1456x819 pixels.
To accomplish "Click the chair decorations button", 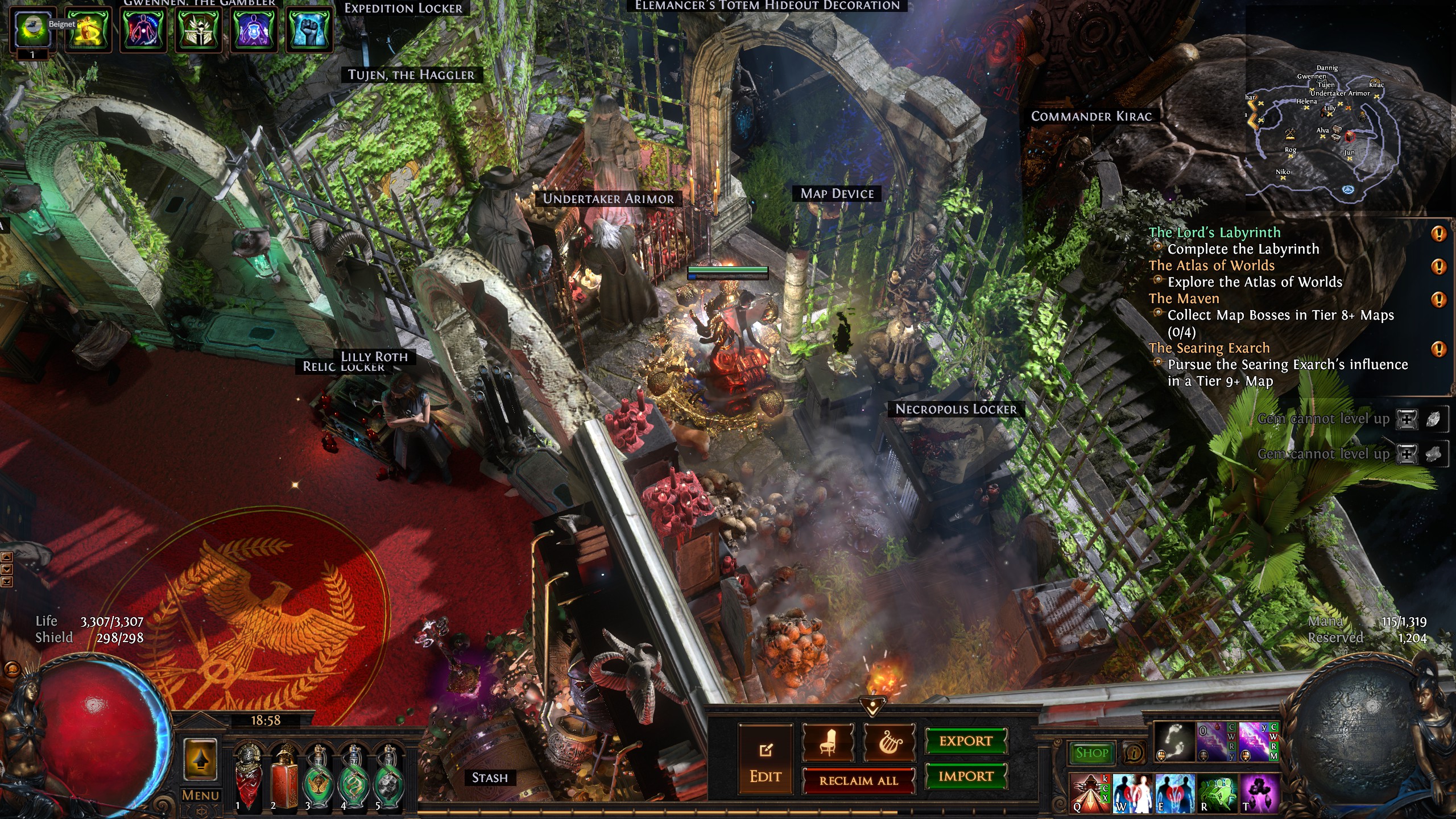I will coord(828,743).
